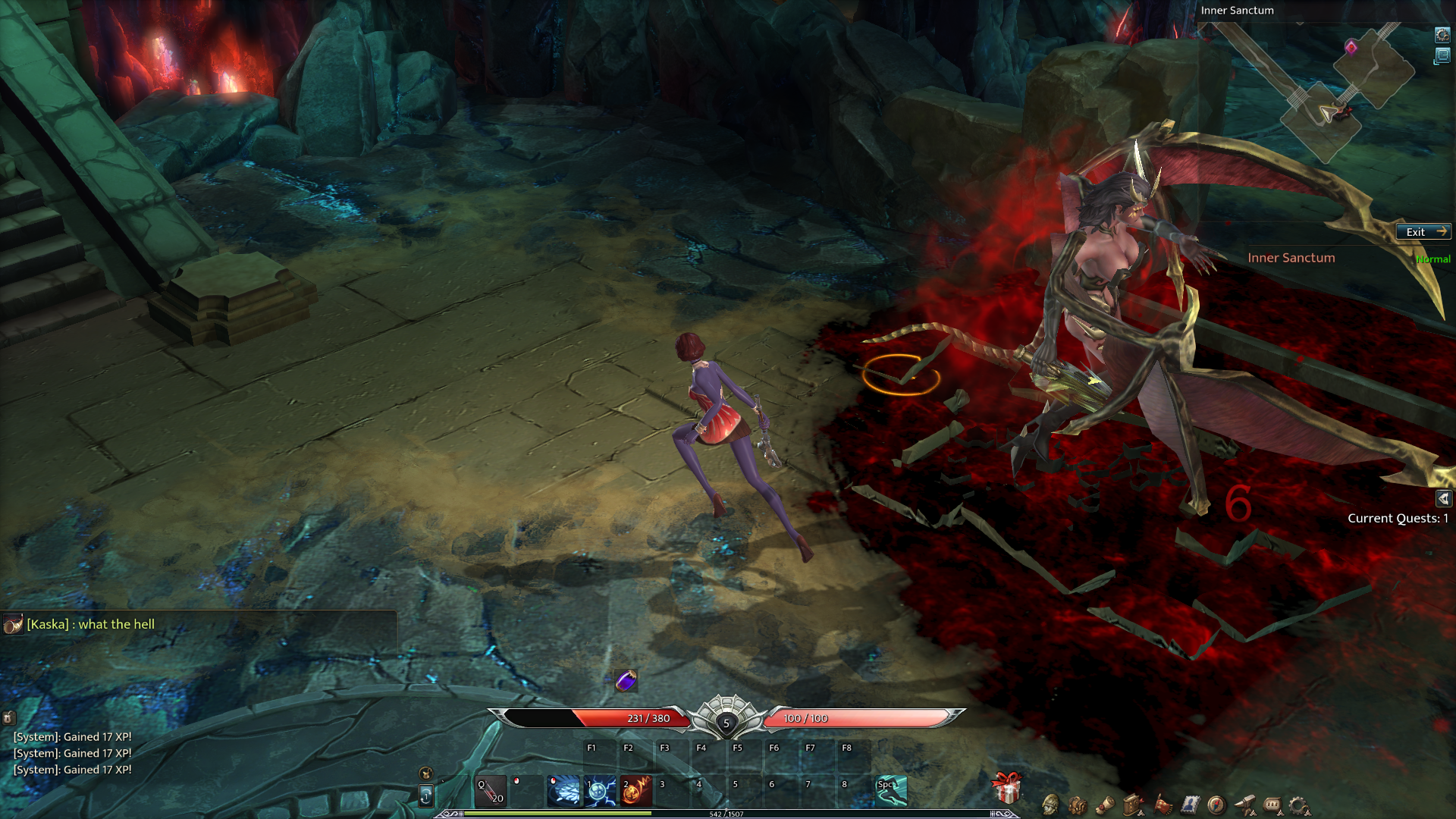Trigger the Spc dash skill

click(891, 791)
